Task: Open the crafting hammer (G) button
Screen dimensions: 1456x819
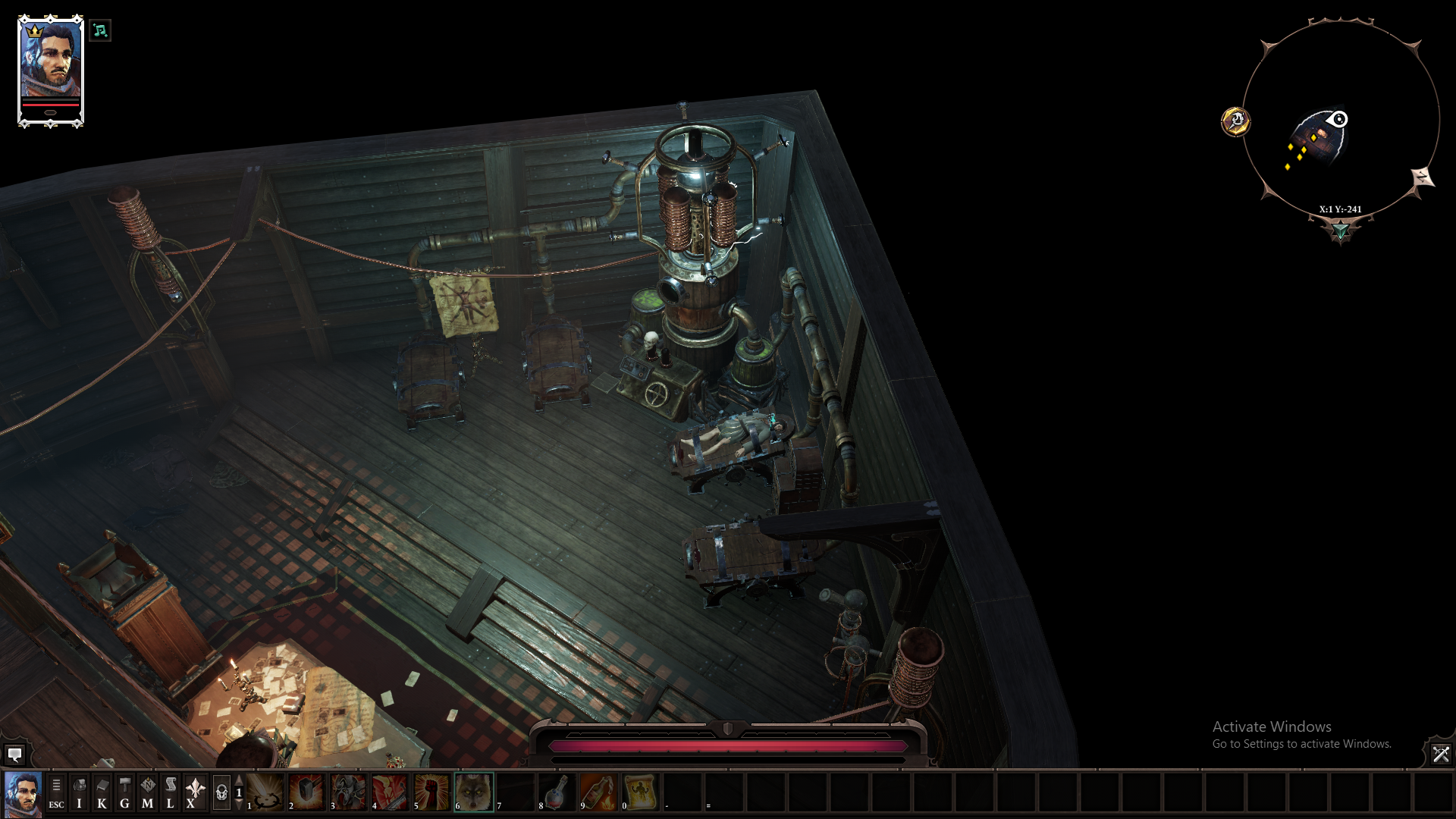Action: [124, 792]
